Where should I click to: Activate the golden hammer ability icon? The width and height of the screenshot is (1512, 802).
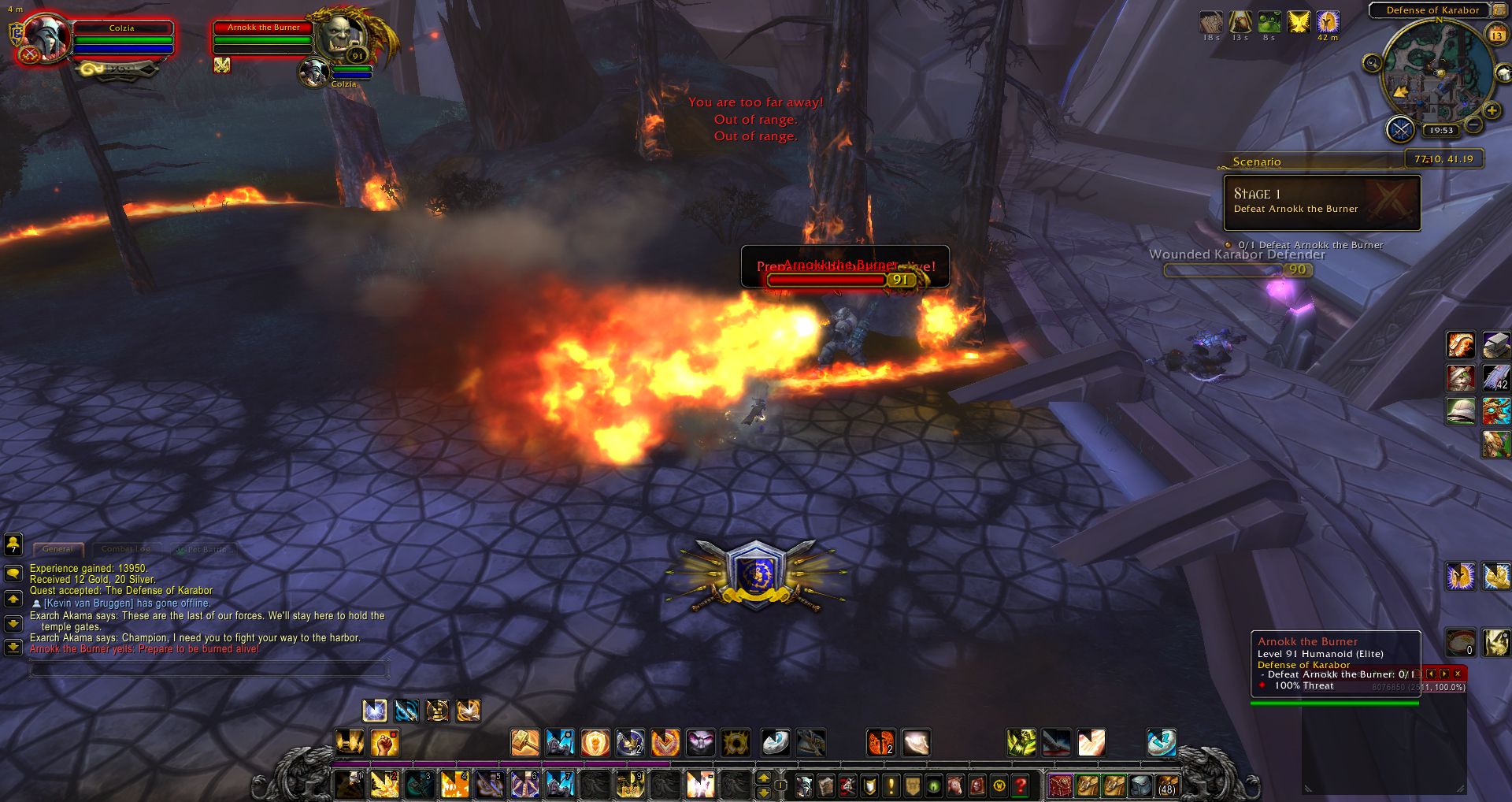point(524,742)
